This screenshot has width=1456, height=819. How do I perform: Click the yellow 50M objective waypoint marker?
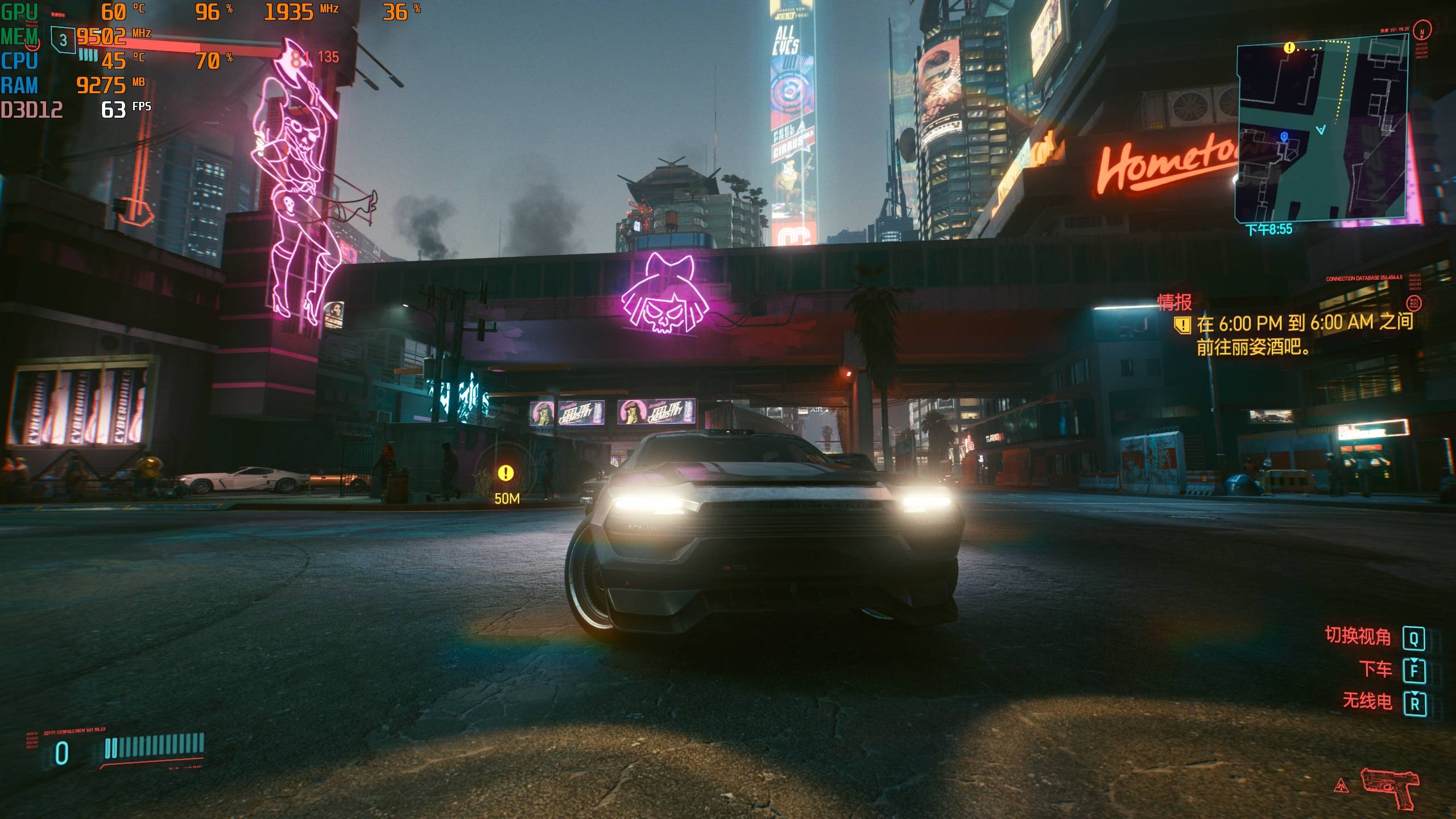pos(506,473)
